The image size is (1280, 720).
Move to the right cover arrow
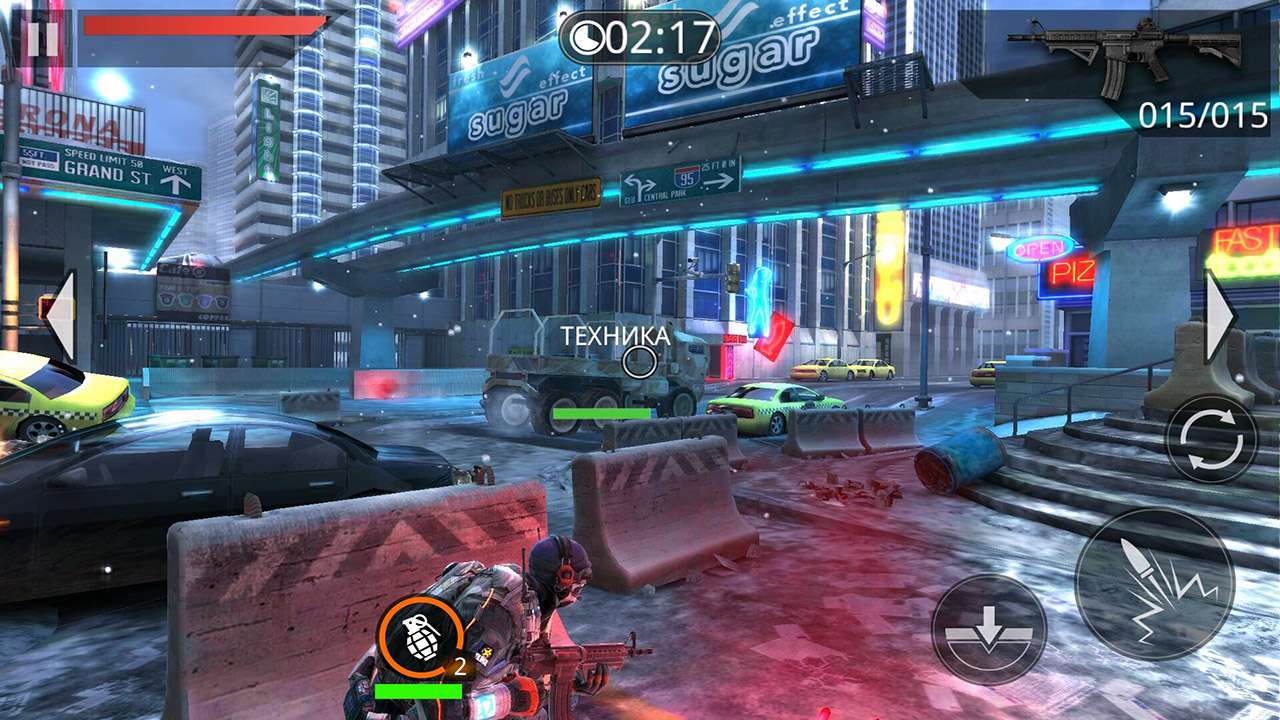pos(1220,316)
